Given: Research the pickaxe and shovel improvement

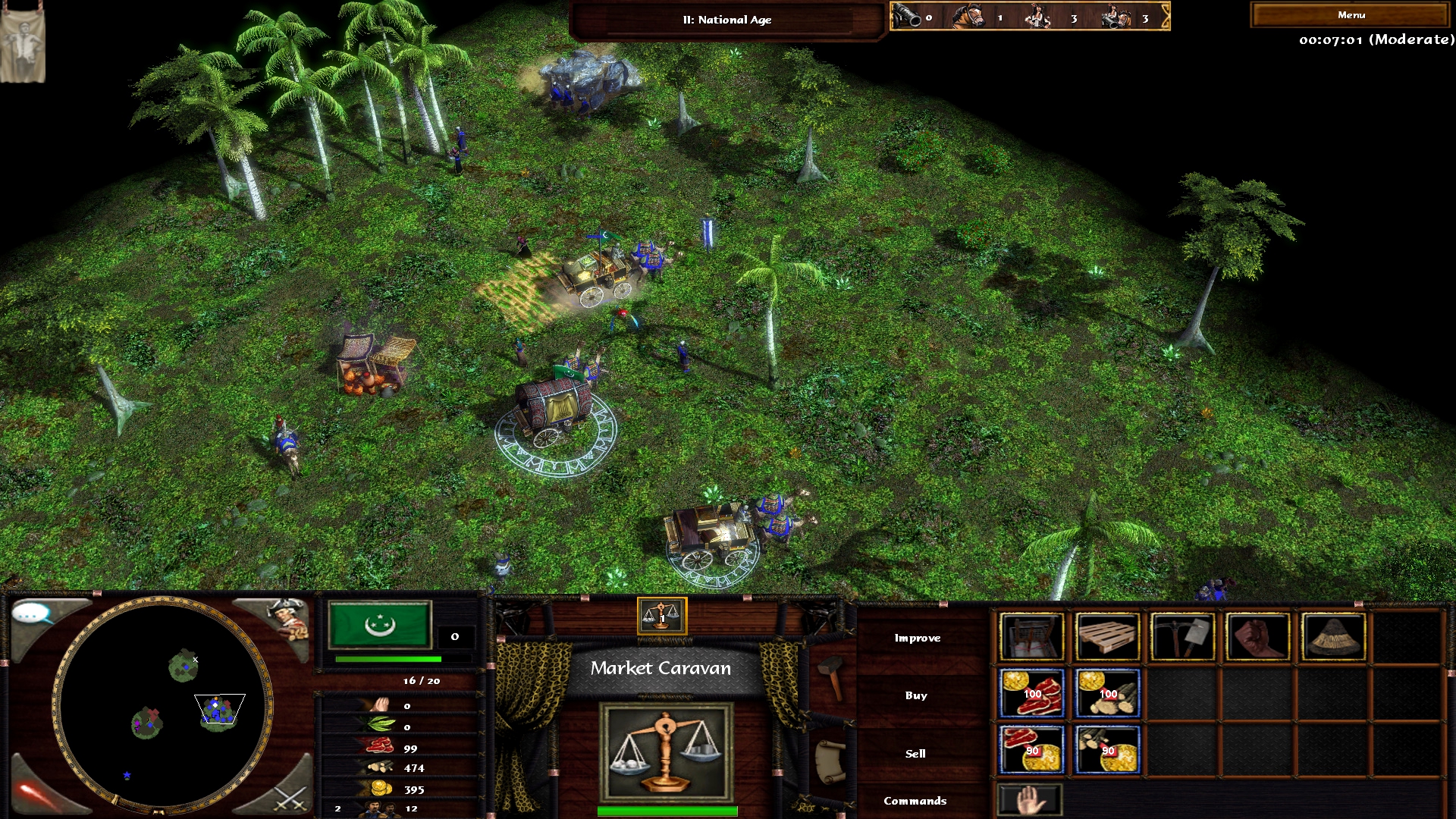Looking at the screenshot, I should tap(1182, 637).
